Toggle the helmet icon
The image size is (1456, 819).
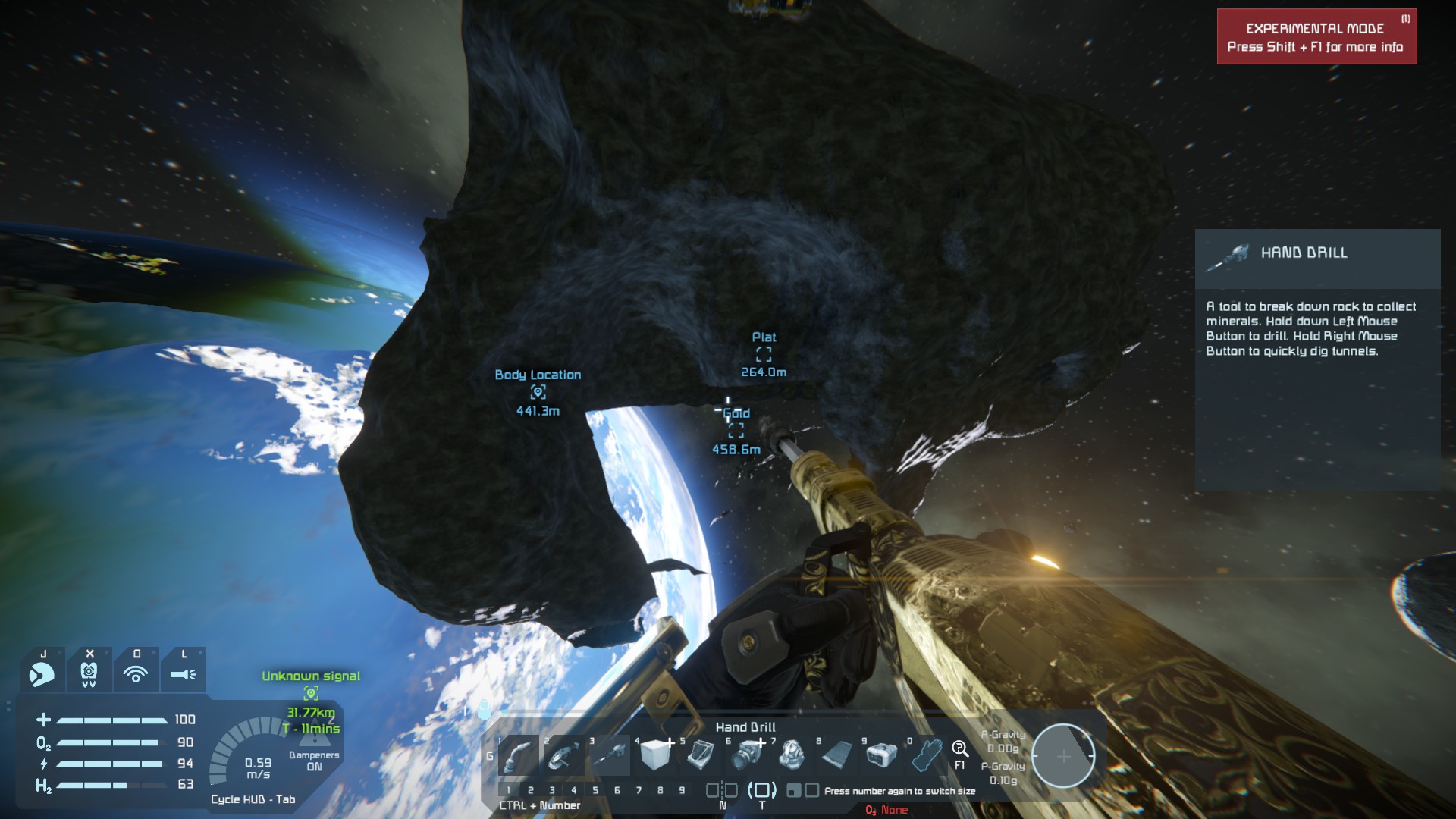tap(42, 673)
